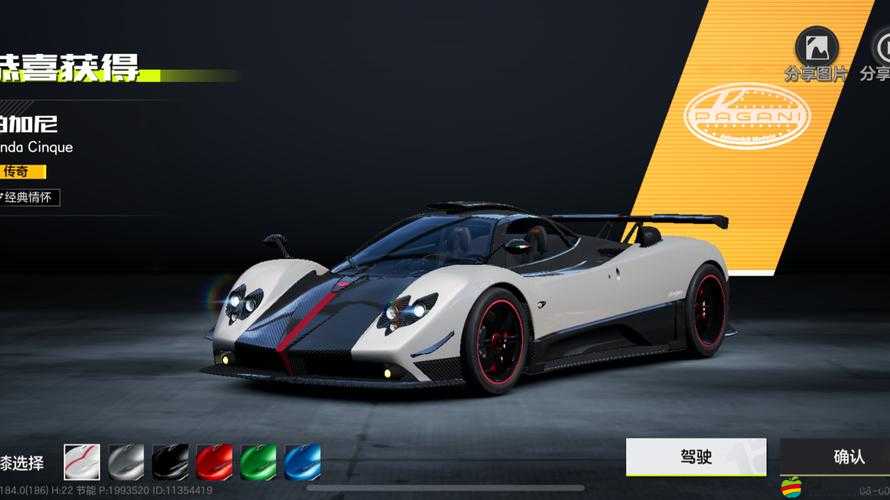Select the blue paint swatch

(302, 462)
